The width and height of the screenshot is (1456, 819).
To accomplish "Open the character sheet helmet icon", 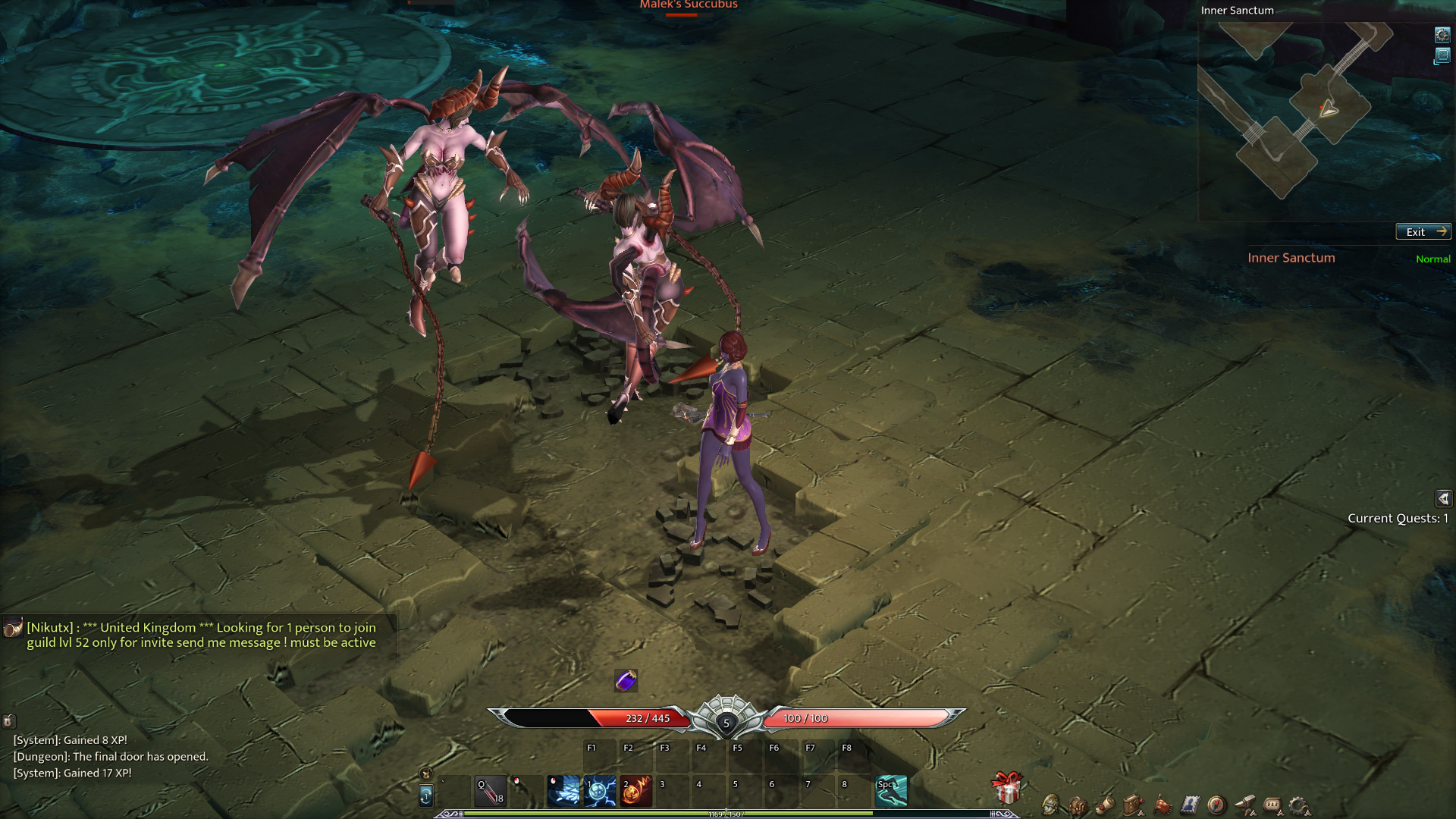I will point(1051,805).
